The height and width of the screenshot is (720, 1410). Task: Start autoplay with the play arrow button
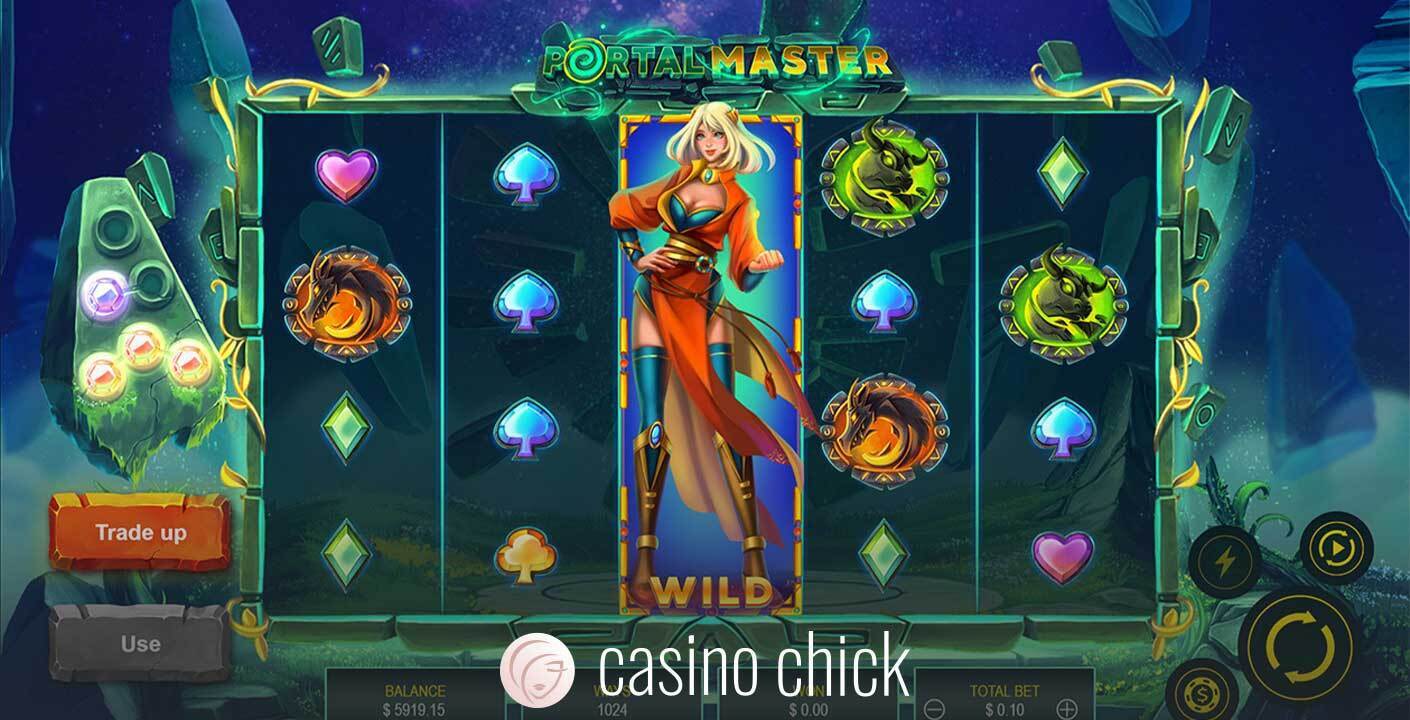click(x=1336, y=548)
